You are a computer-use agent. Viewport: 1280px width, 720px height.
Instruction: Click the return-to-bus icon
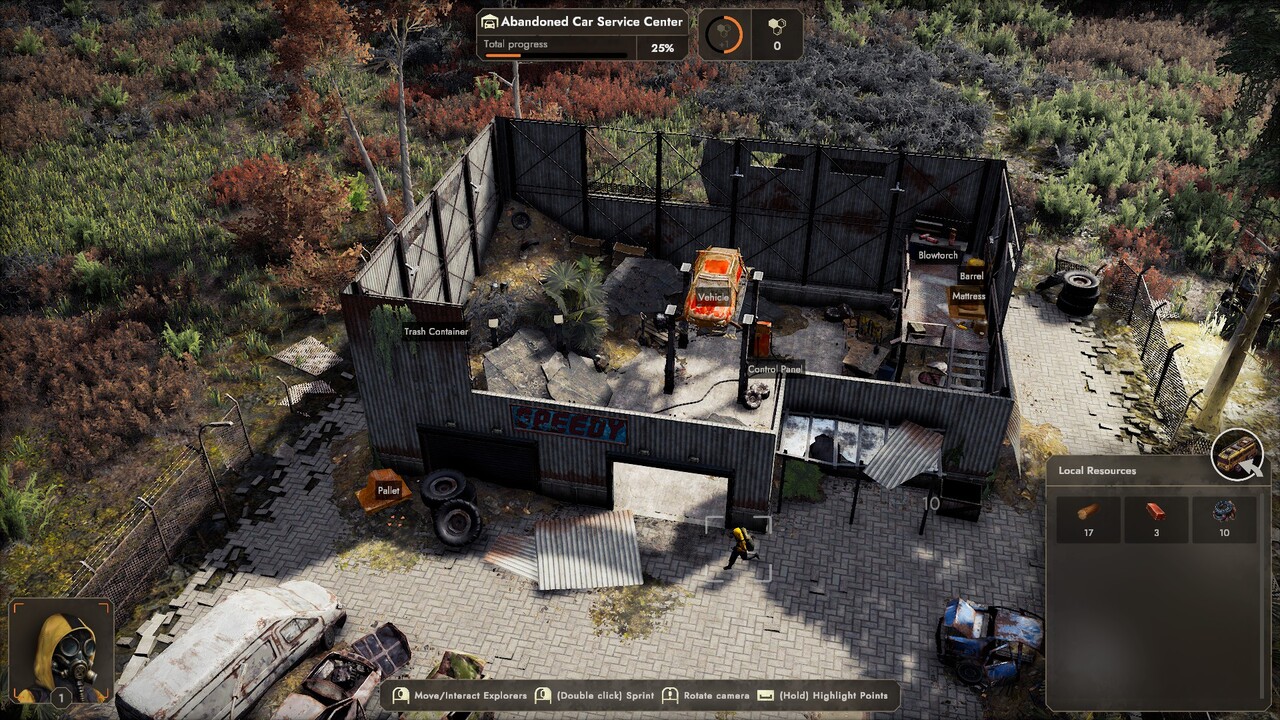pos(1238,456)
